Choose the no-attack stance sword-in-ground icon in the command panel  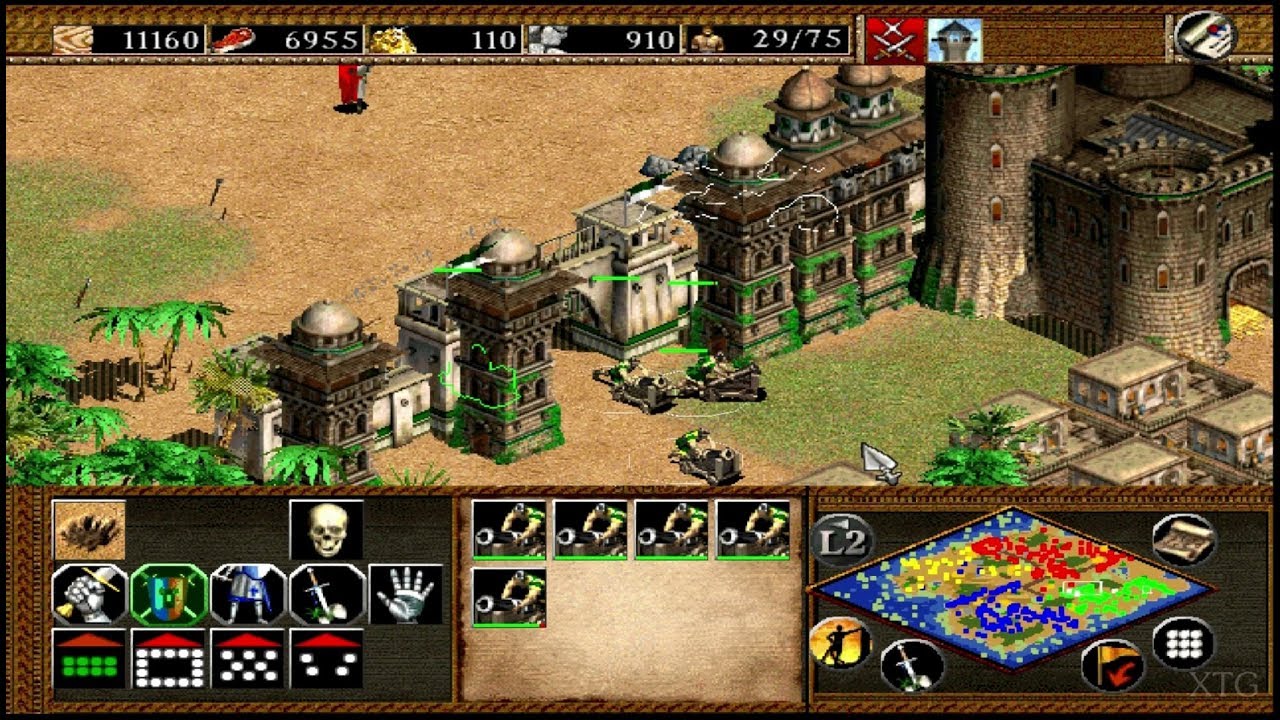327,594
